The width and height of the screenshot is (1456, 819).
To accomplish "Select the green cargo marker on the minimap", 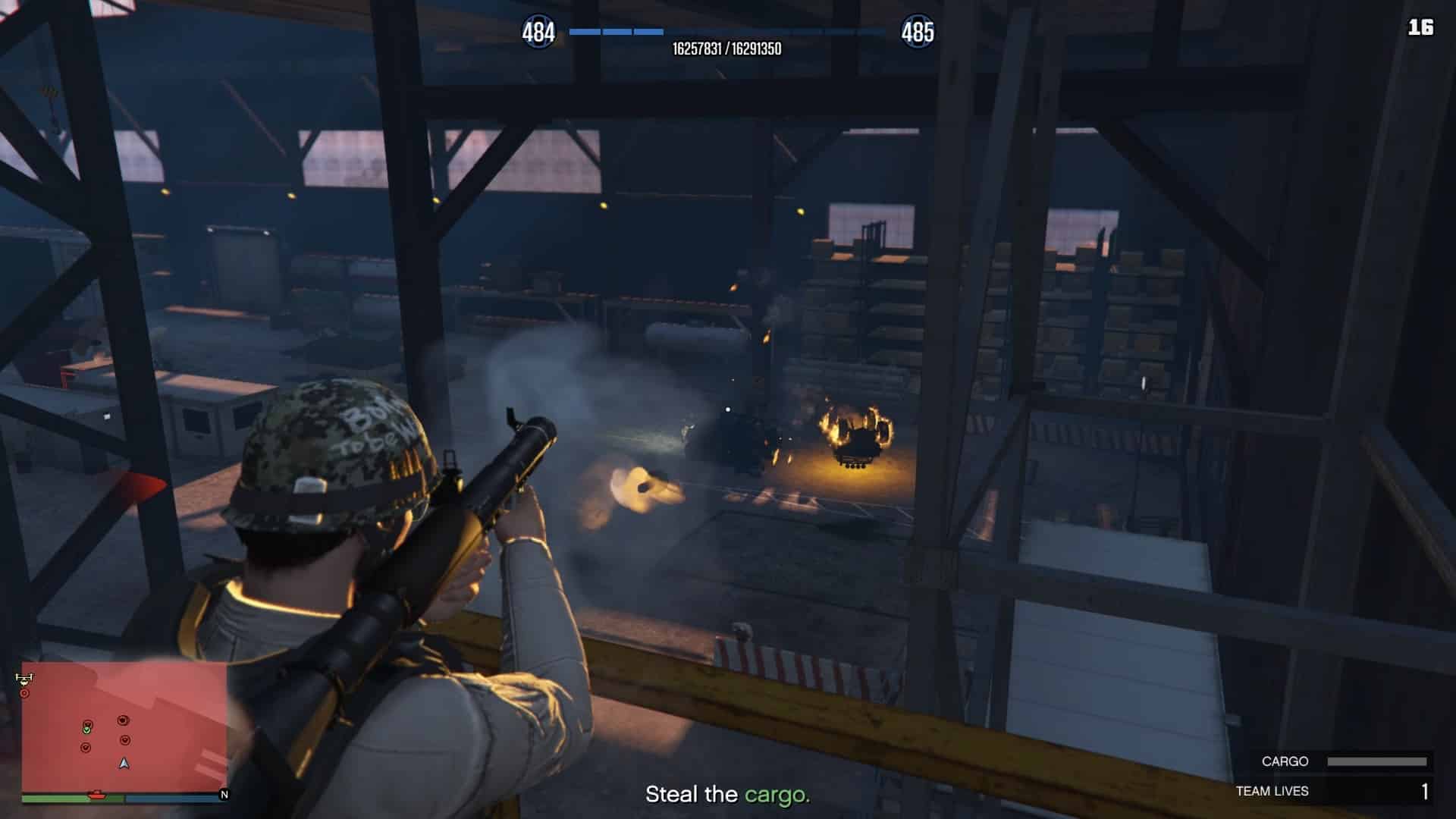I will click(x=87, y=730).
